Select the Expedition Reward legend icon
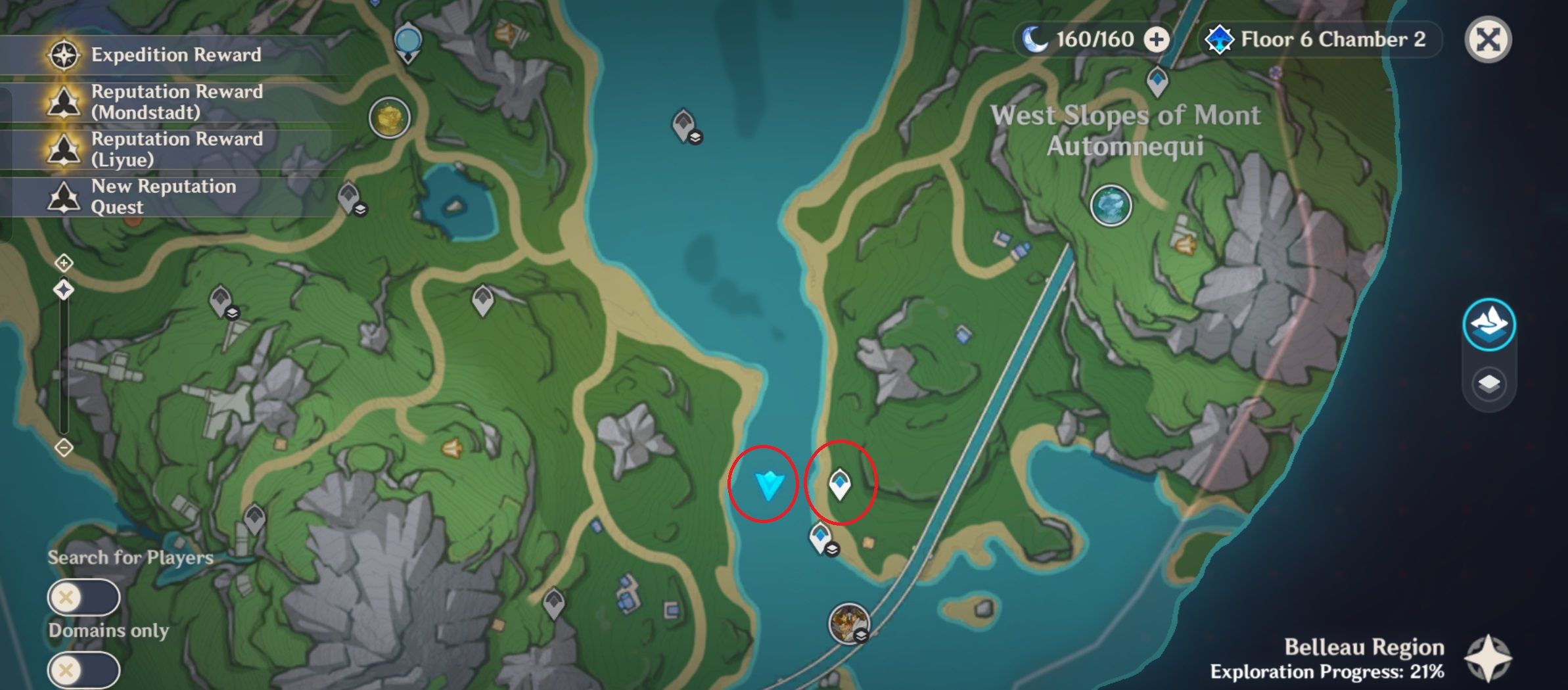Screen dimensions: 1568x690 tap(61, 55)
